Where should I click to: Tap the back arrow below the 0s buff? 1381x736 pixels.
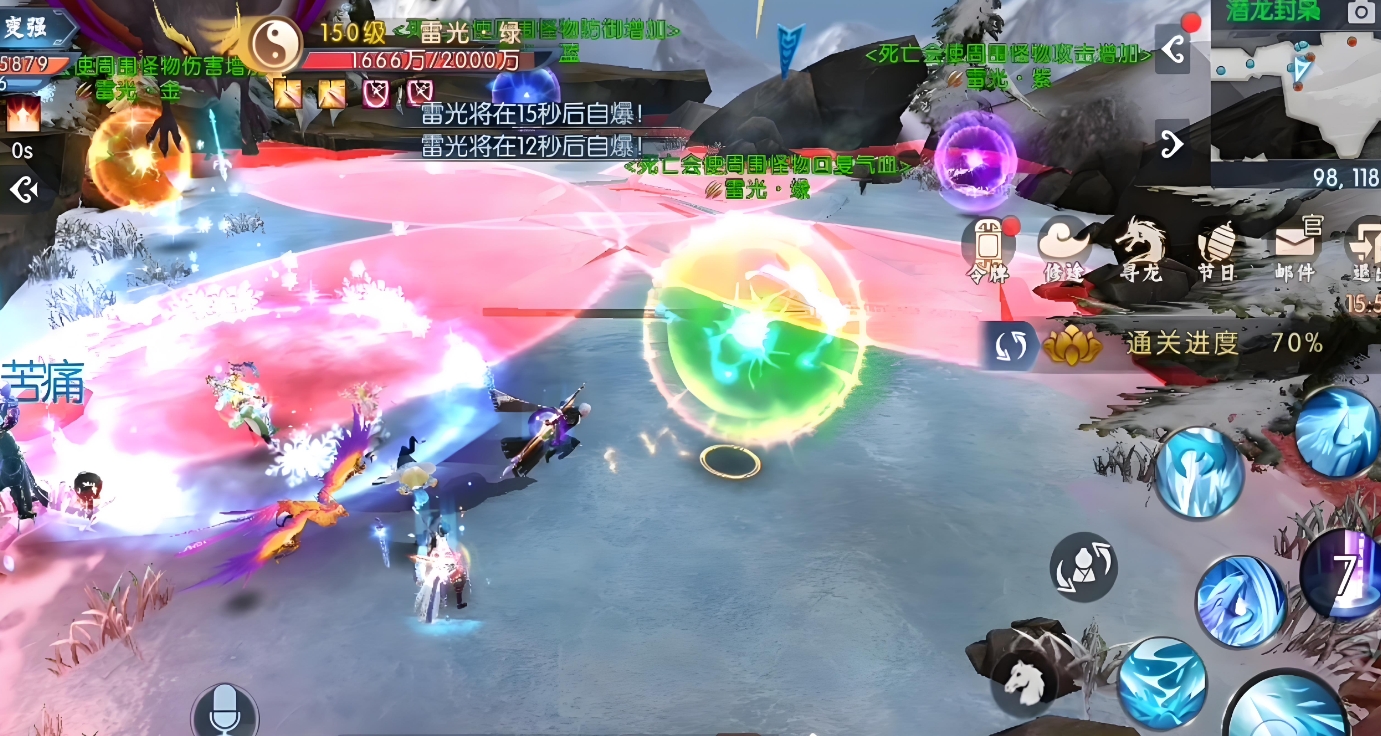pos(24,188)
